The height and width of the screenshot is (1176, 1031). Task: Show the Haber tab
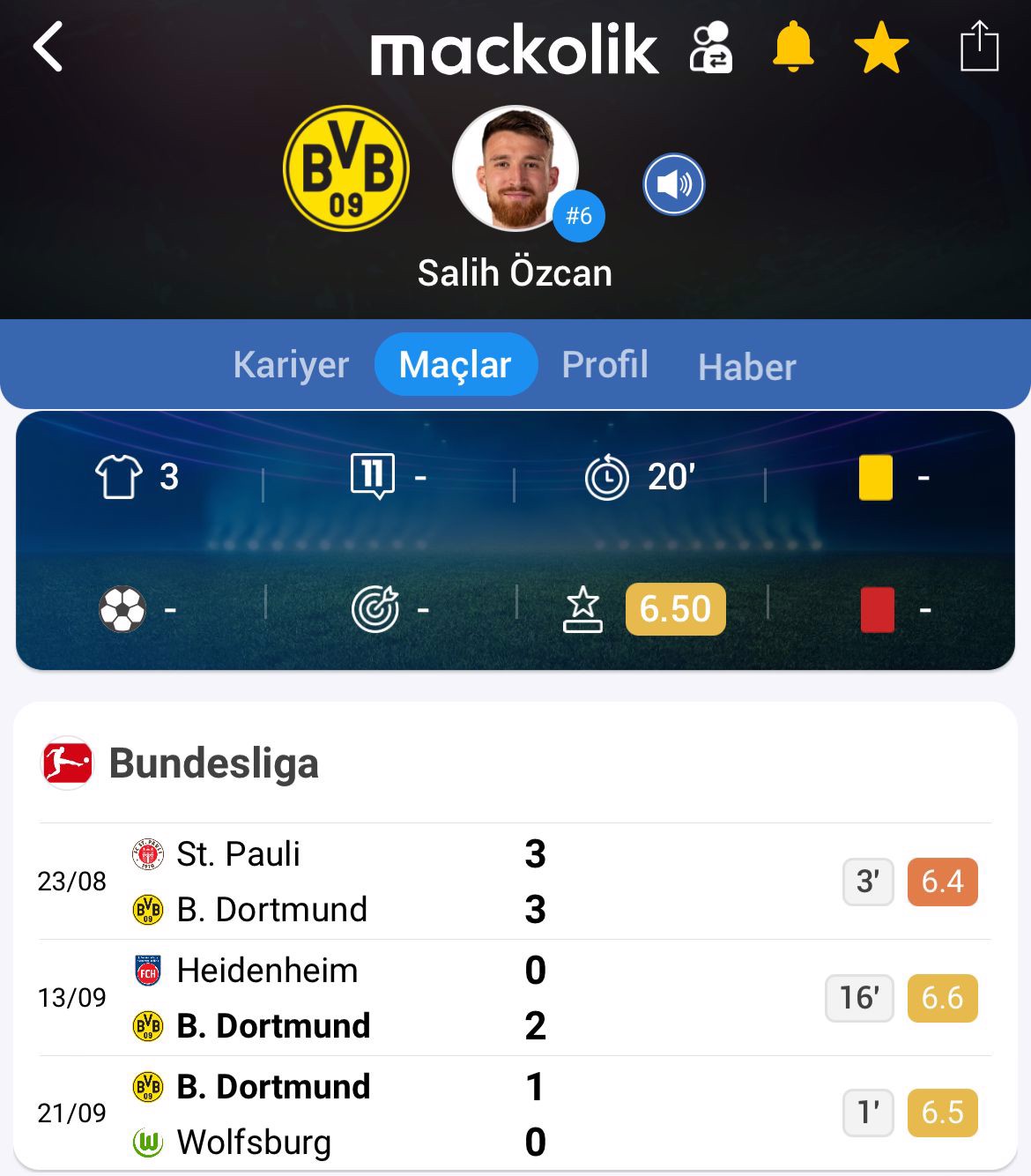coord(746,367)
